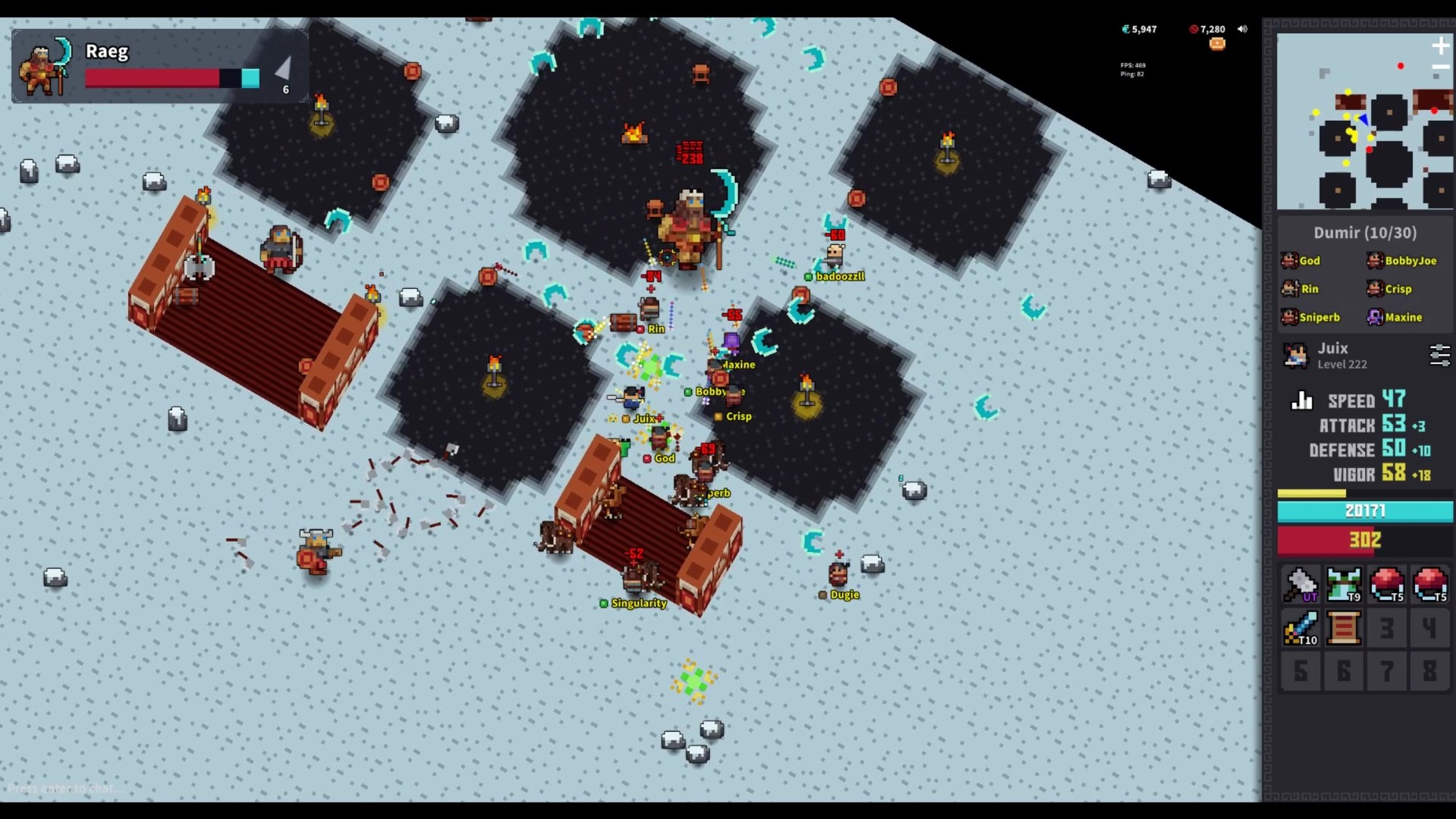Expand the Dumir (10/30) player list

pyautogui.click(x=1364, y=233)
